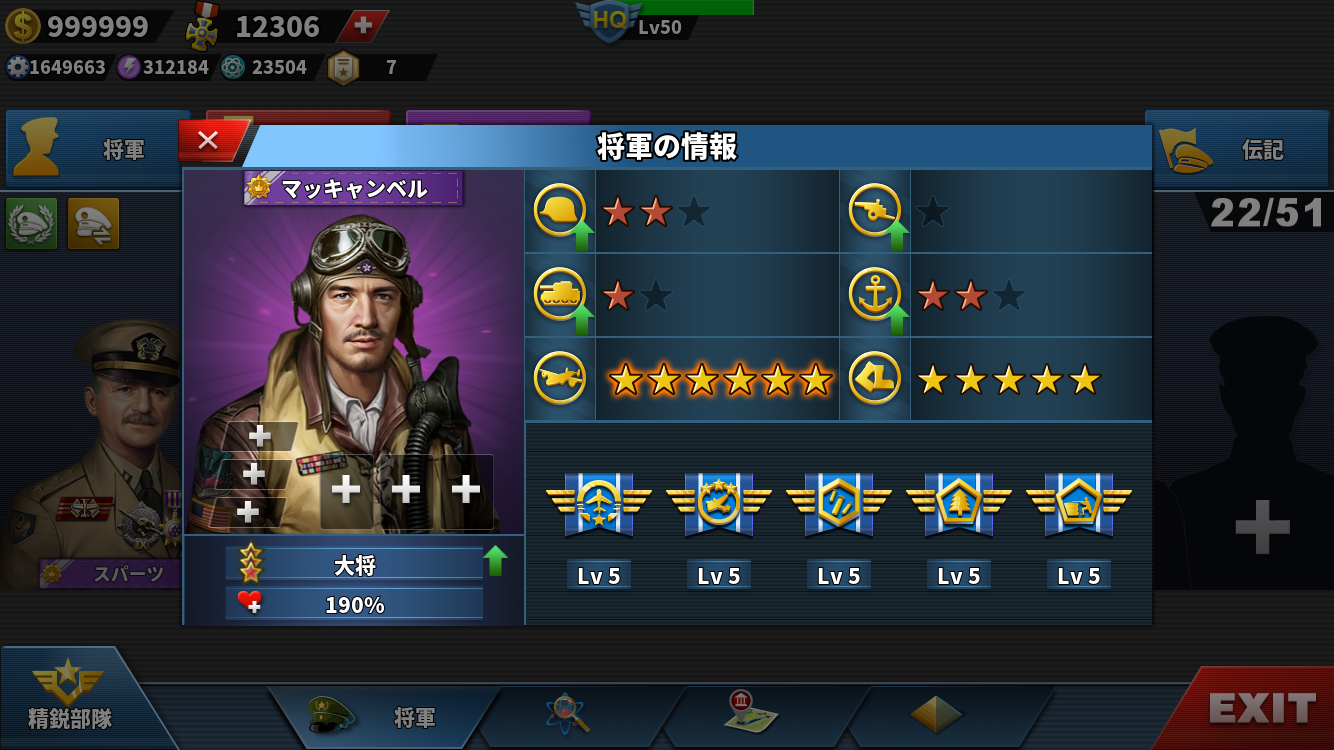The image size is (1334, 750).
Task: Add a general in the empty silhouette slot
Action: click(1262, 526)
